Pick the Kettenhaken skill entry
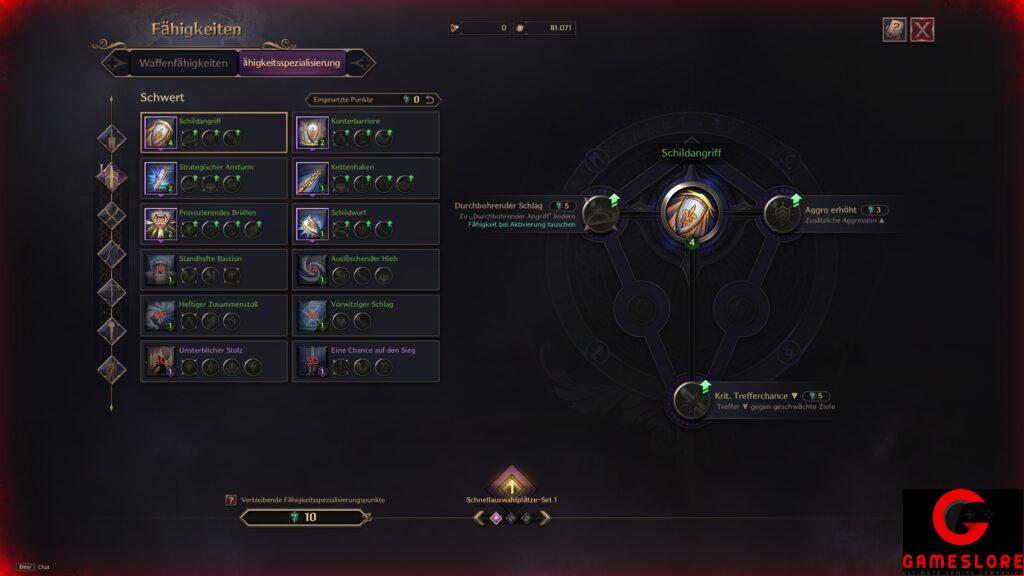This screenshot has width=1024, height=576. 366,177
